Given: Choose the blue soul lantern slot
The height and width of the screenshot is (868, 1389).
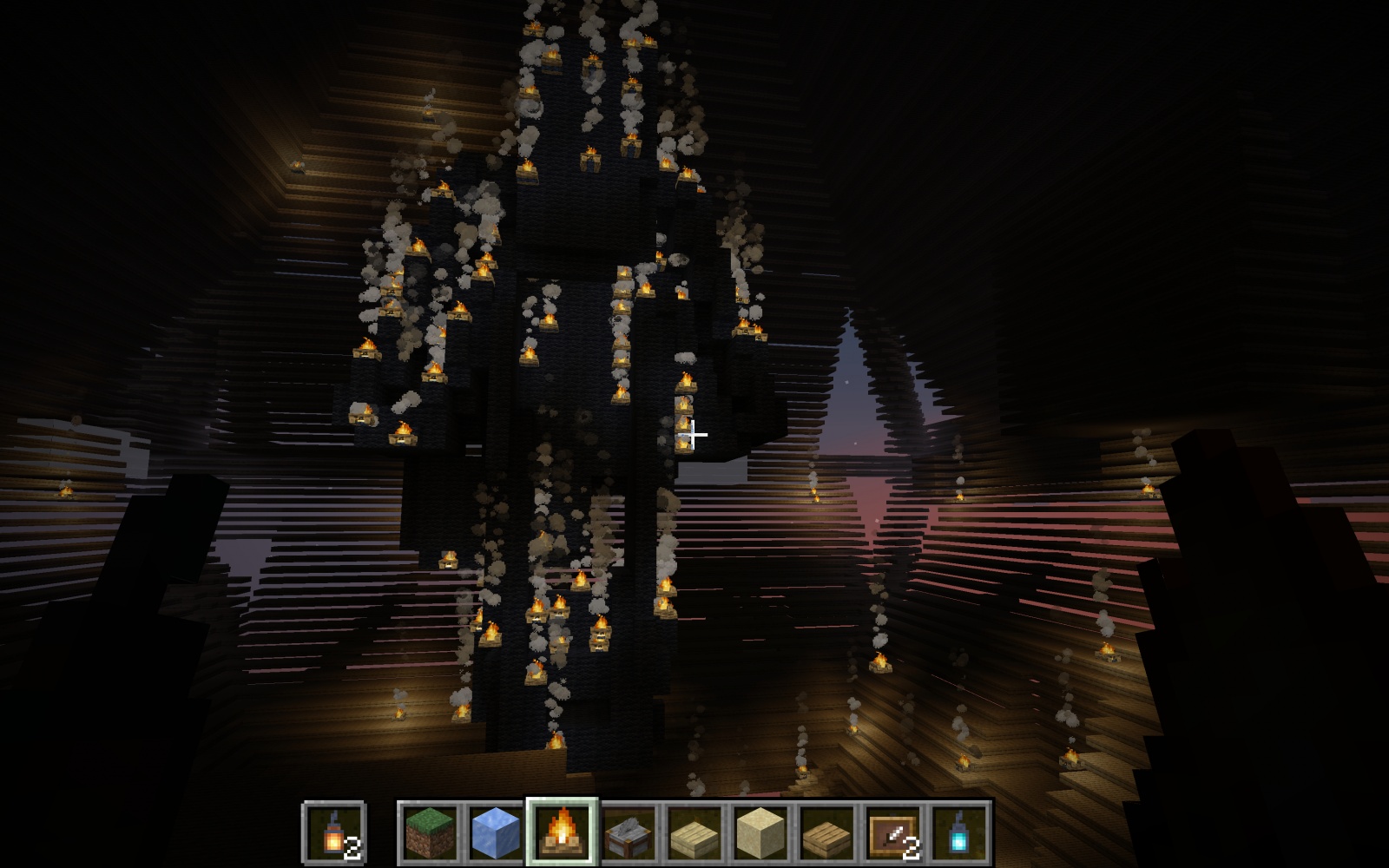Looking at the screenshot, I should click(x=960, y=832).
